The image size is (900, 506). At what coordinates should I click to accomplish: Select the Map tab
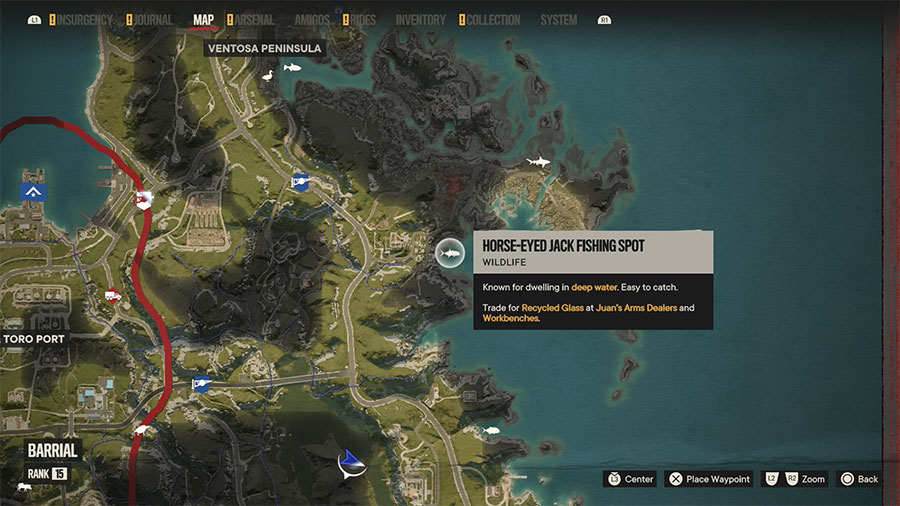pos(203,20)
